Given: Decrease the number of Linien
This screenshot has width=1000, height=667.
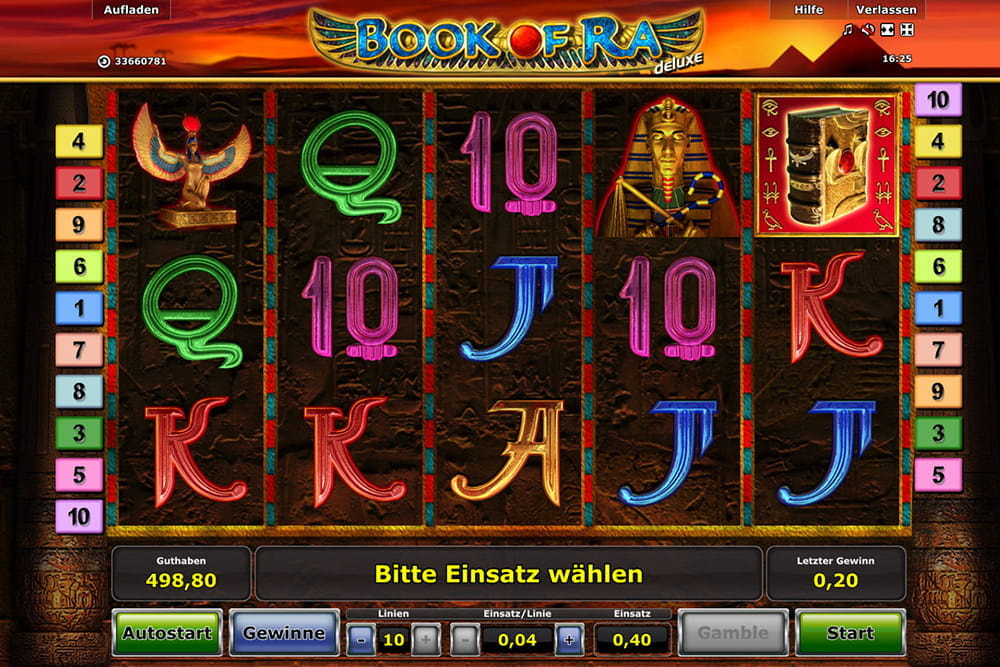Looking at the screenshot, I should (x=362, y=639).
